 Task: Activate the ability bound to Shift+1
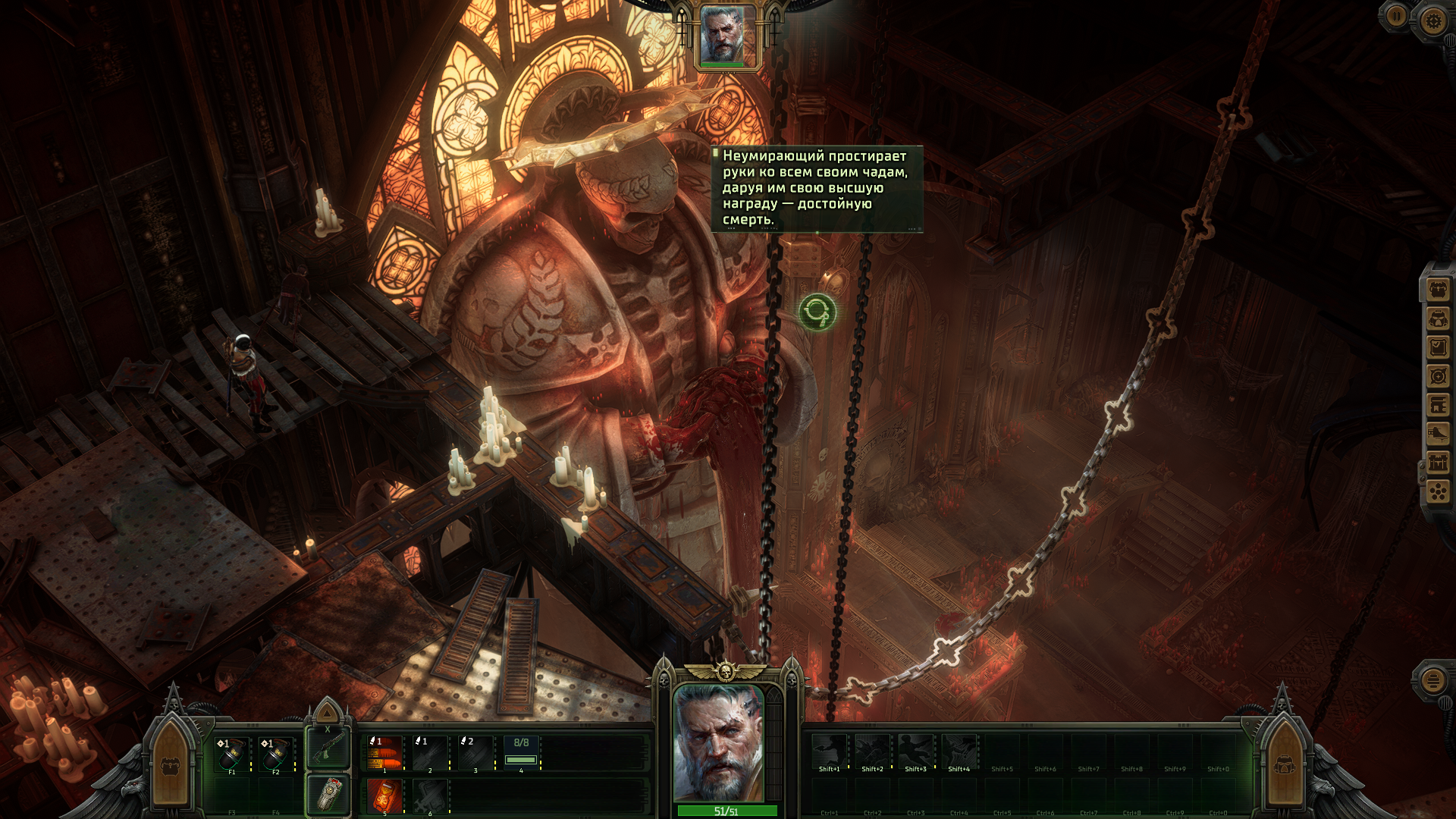pyautogui.click(x=829, y=751)
